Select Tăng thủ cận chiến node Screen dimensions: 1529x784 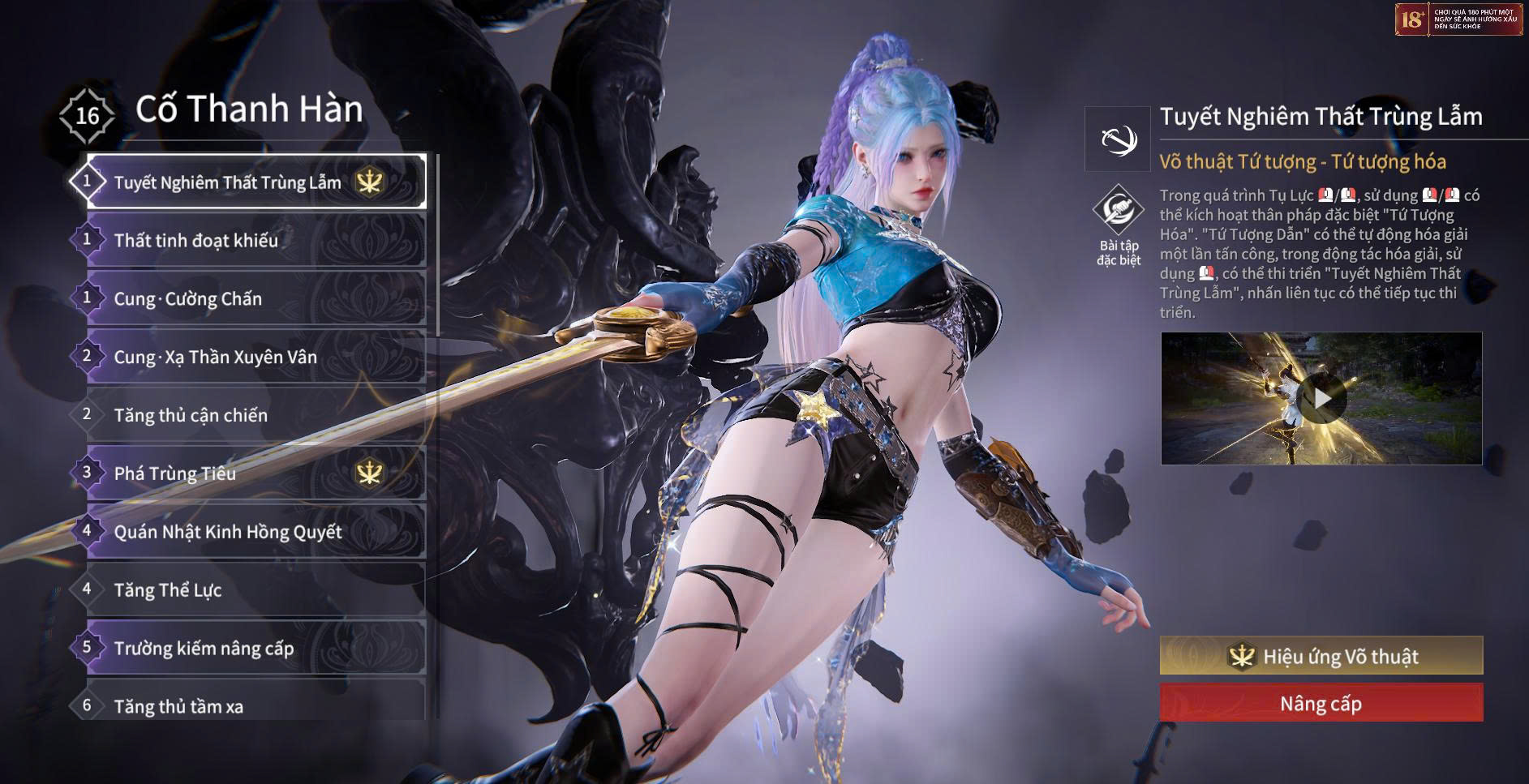pyautogui.click(x=256, y=416)
